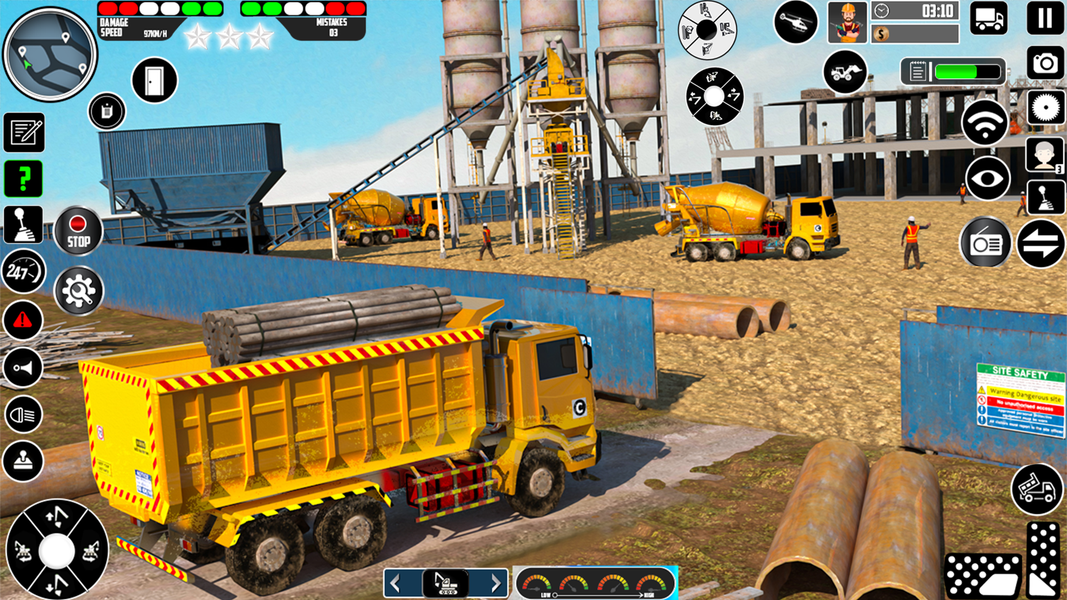Honk the horn
Viewport: 1067px width, 600px height.
pyautogui.click(x=22, y=367)
